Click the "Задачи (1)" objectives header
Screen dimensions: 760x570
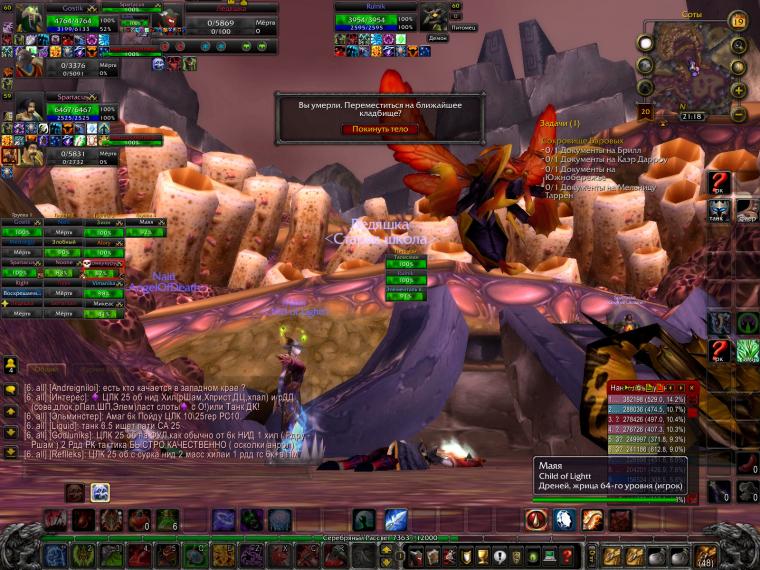click(x=560, y=123)
